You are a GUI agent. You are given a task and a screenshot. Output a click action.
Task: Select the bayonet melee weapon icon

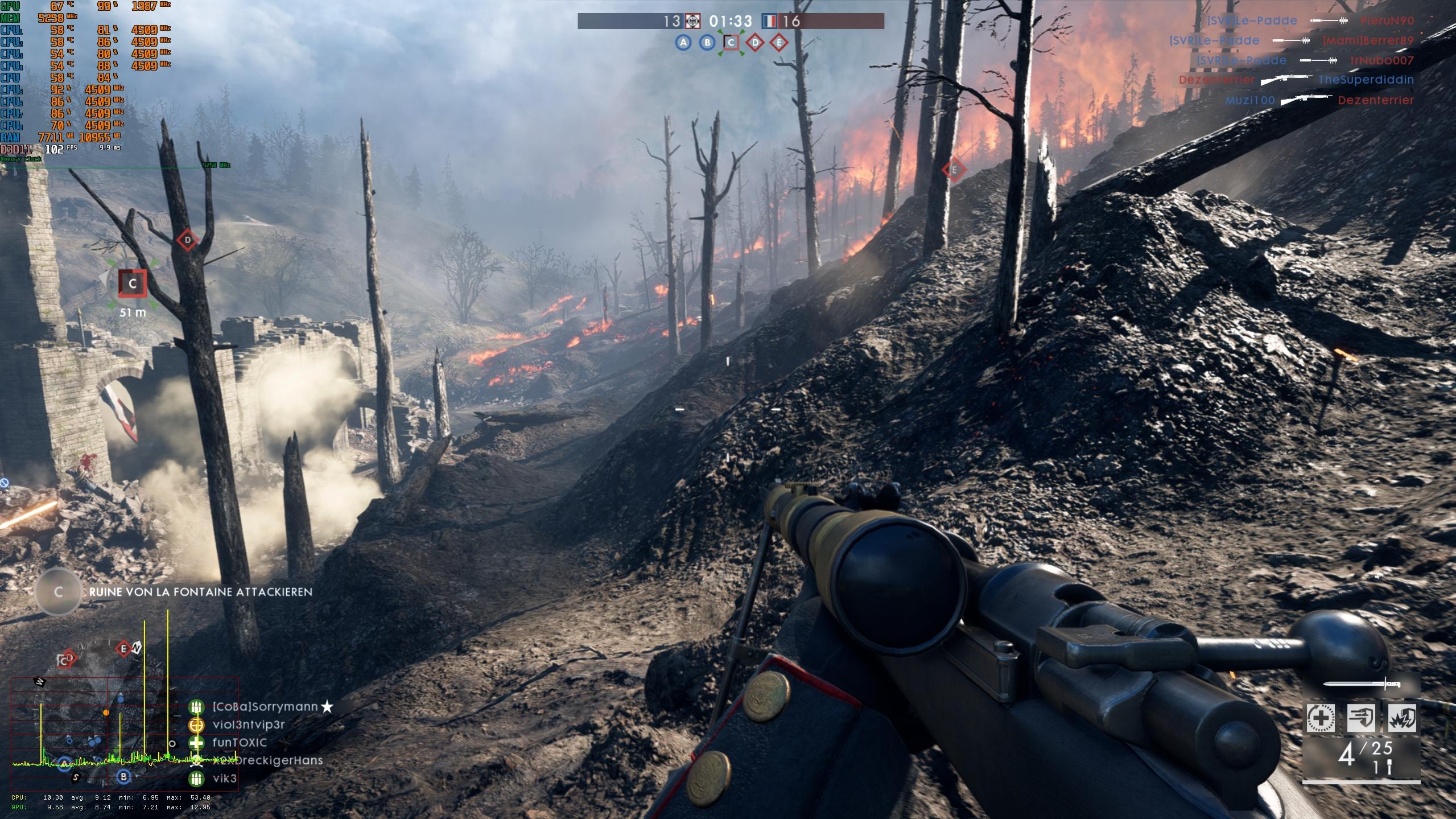(x=1361, y=684)
